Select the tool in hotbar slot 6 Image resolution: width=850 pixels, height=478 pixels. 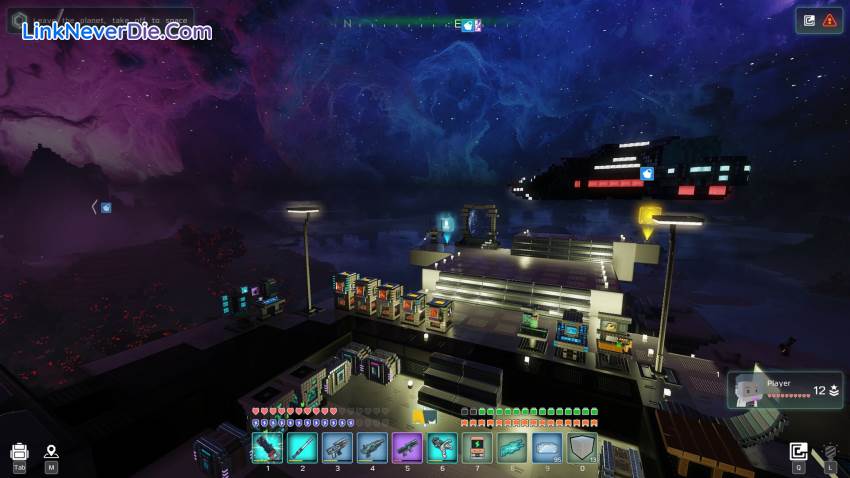[442, 447]
